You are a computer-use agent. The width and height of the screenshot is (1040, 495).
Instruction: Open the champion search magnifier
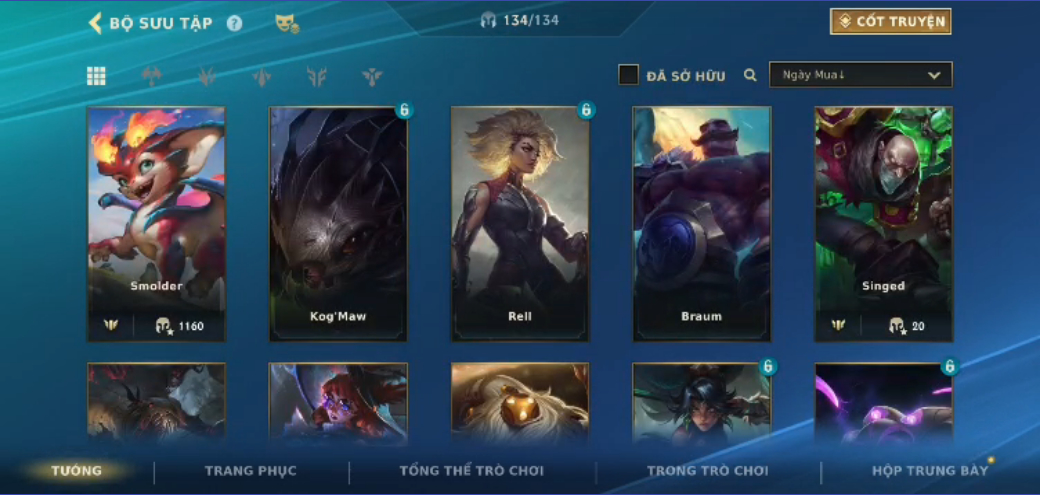750,75
